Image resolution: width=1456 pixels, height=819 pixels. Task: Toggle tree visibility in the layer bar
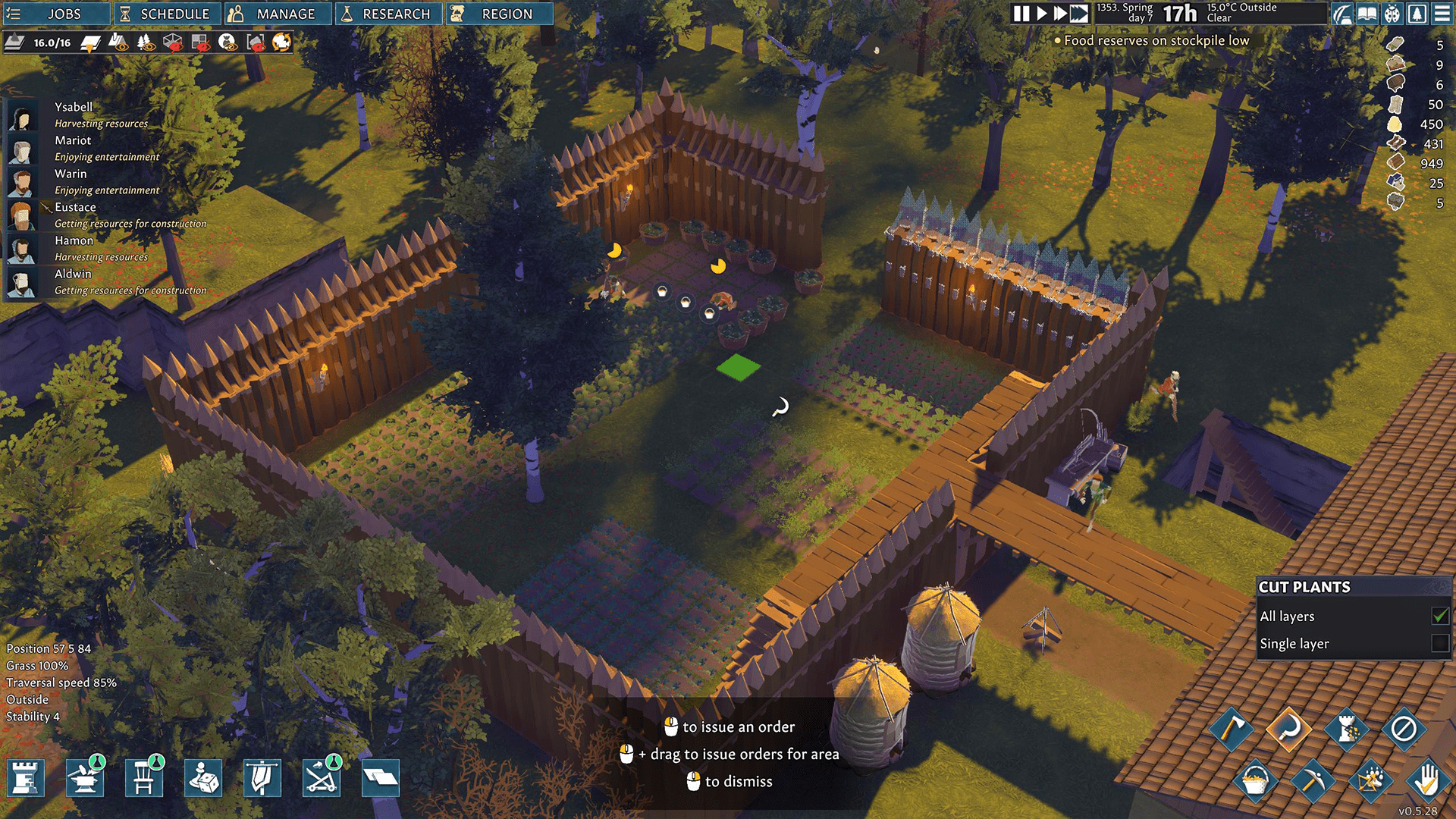pos(146,43)
